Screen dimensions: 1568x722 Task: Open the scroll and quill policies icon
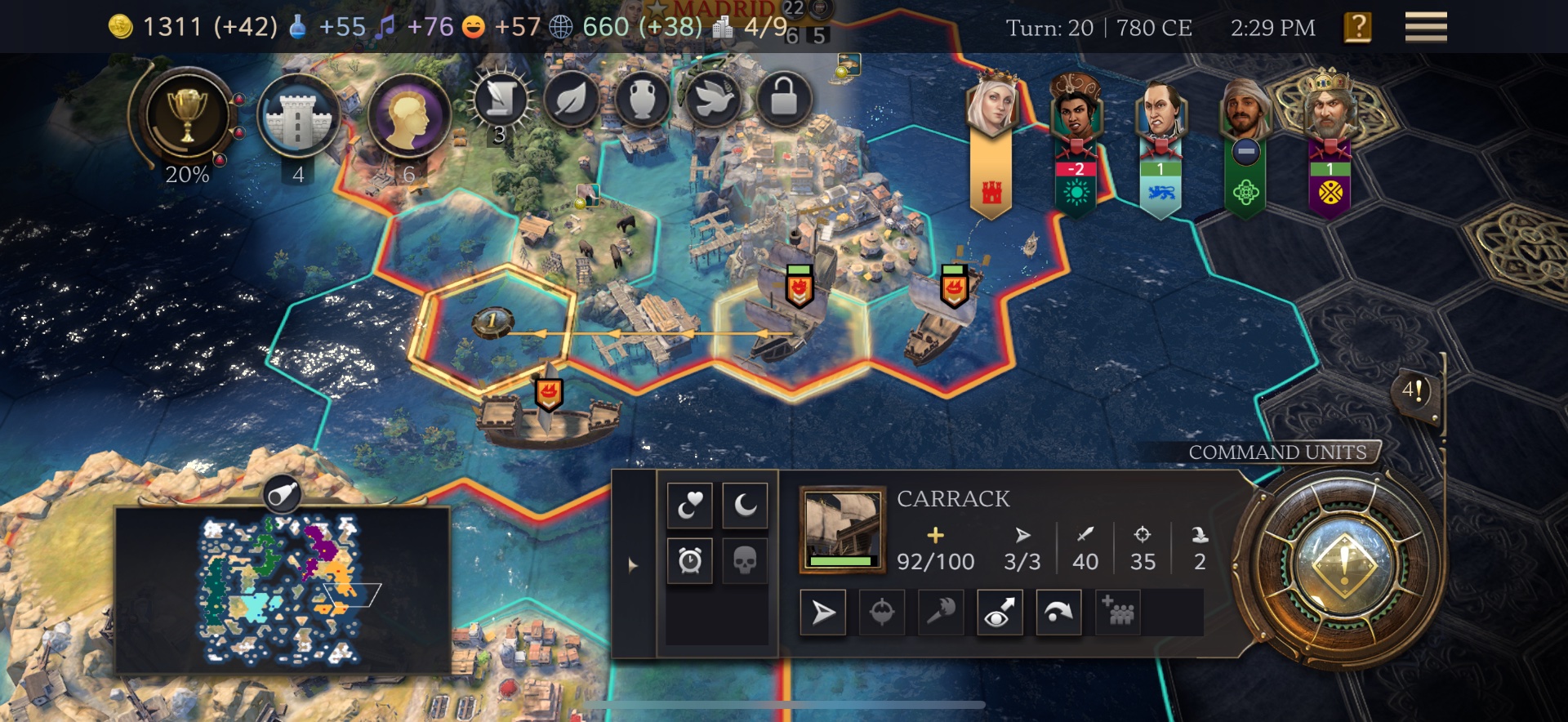[499, 100]
